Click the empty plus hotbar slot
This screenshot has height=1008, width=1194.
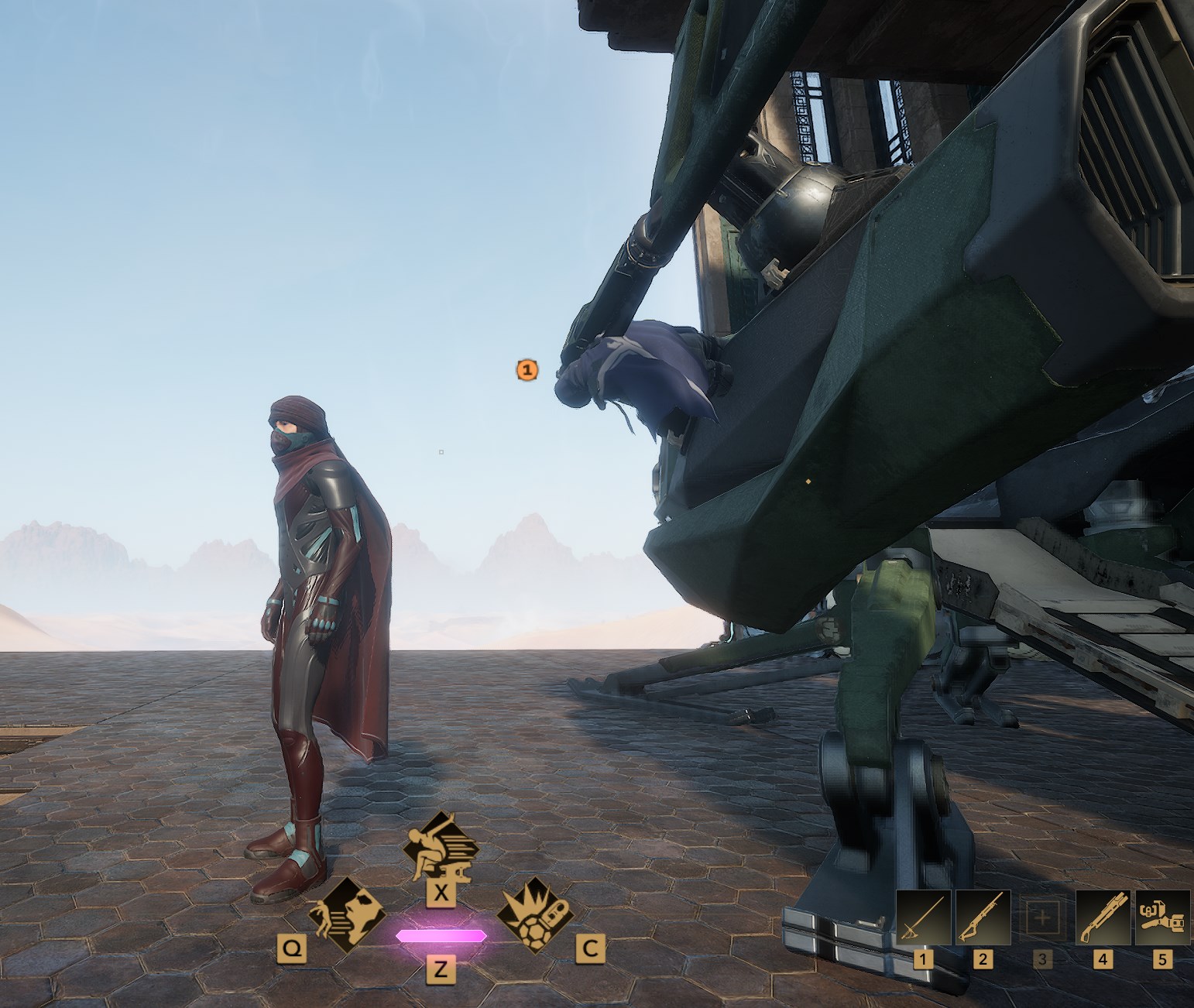[x=1042, y=918]
